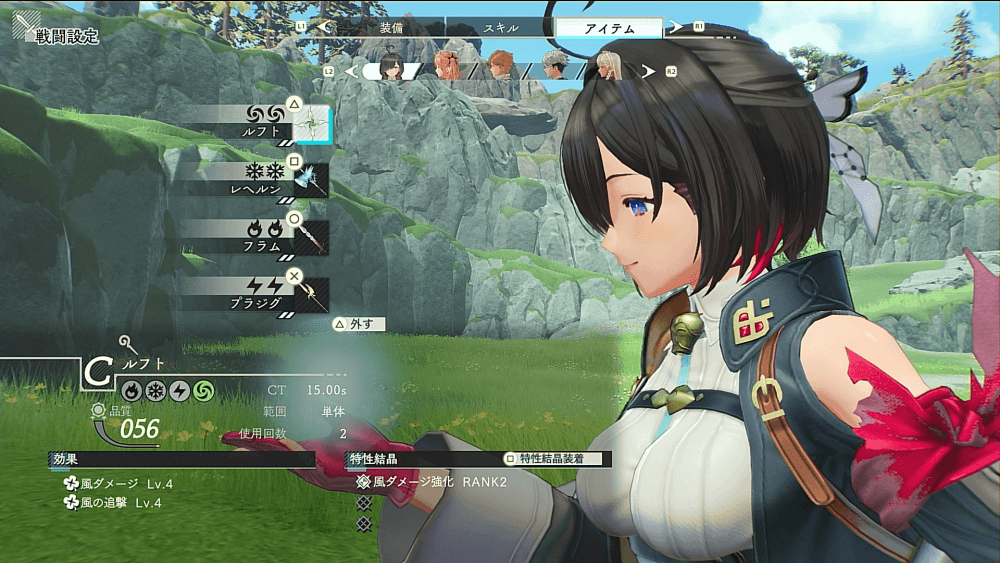This screenshot has width=1000, height=563.
Task: Select the アイテム items tab
Action: click(x=608, y=28)
